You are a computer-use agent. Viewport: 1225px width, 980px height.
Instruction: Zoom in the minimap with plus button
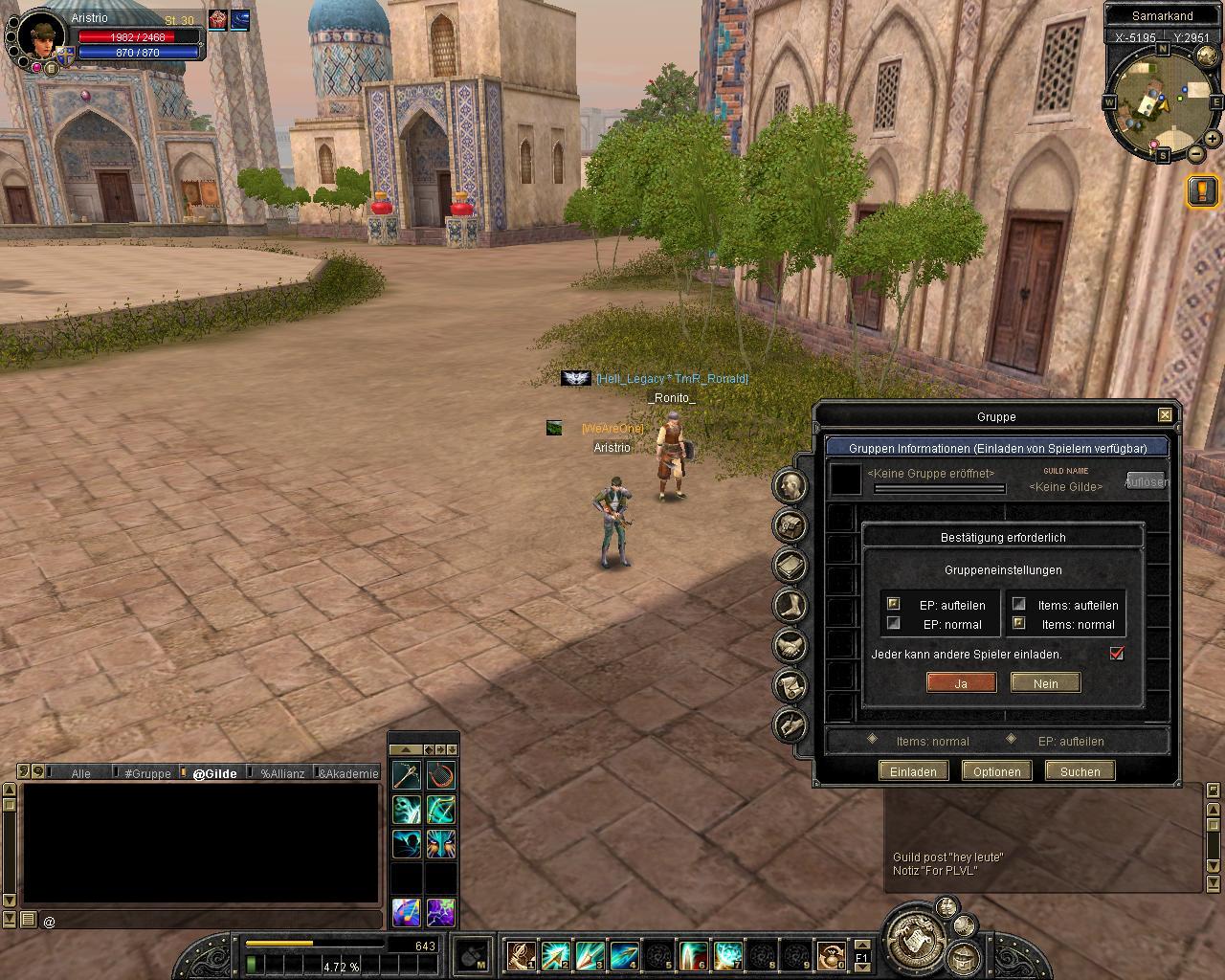[1212, 139]
